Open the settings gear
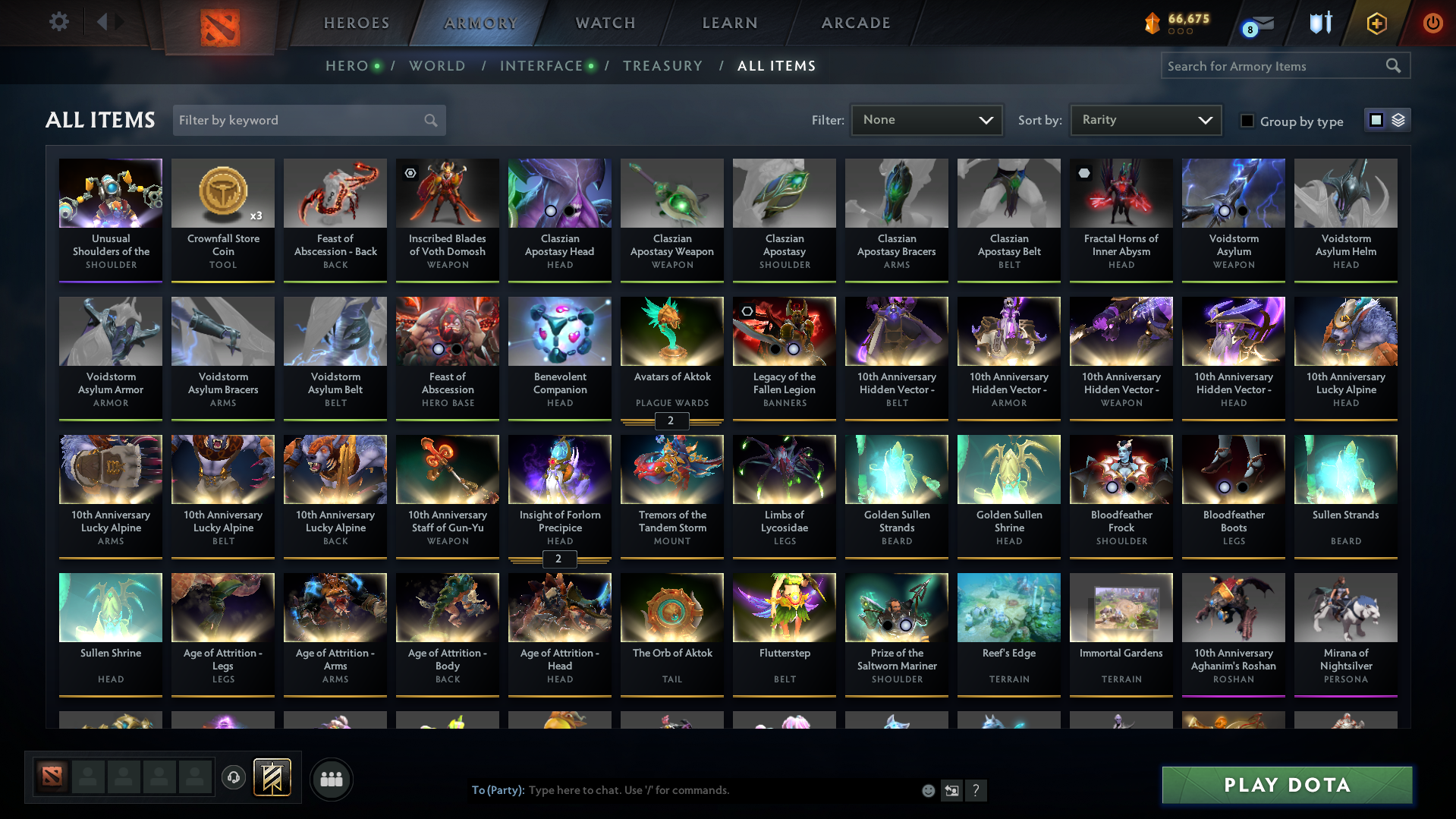This screenshot has width=1456, height=819. click(58, 22)
